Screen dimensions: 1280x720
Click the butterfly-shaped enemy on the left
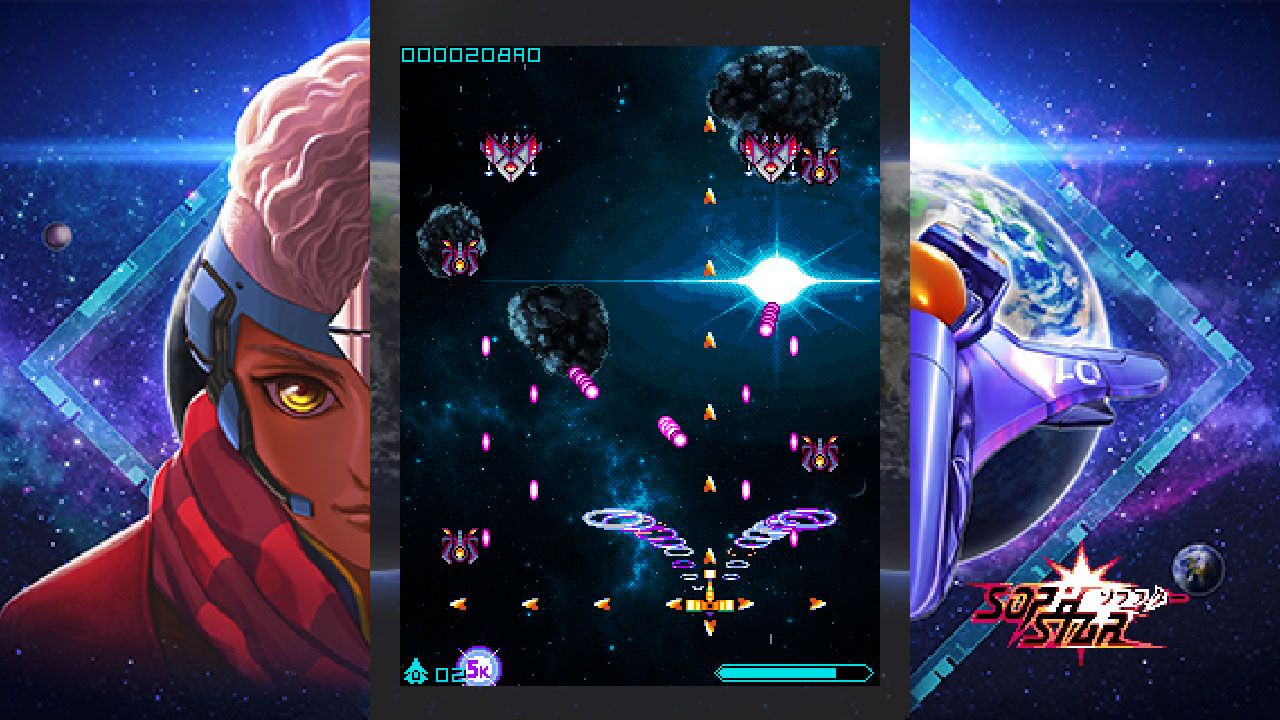tap(510, 155)
